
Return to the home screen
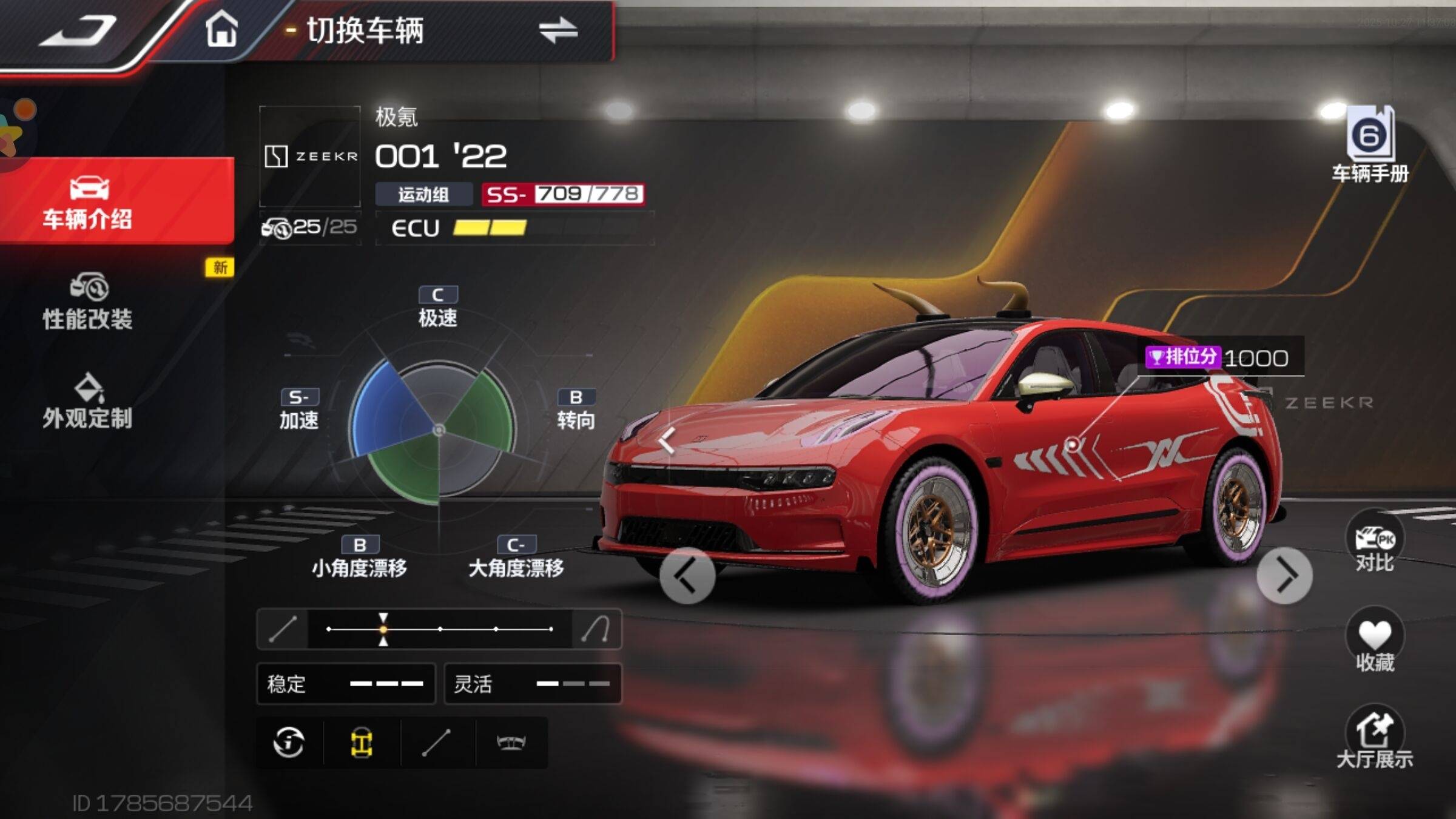point(221,29)
